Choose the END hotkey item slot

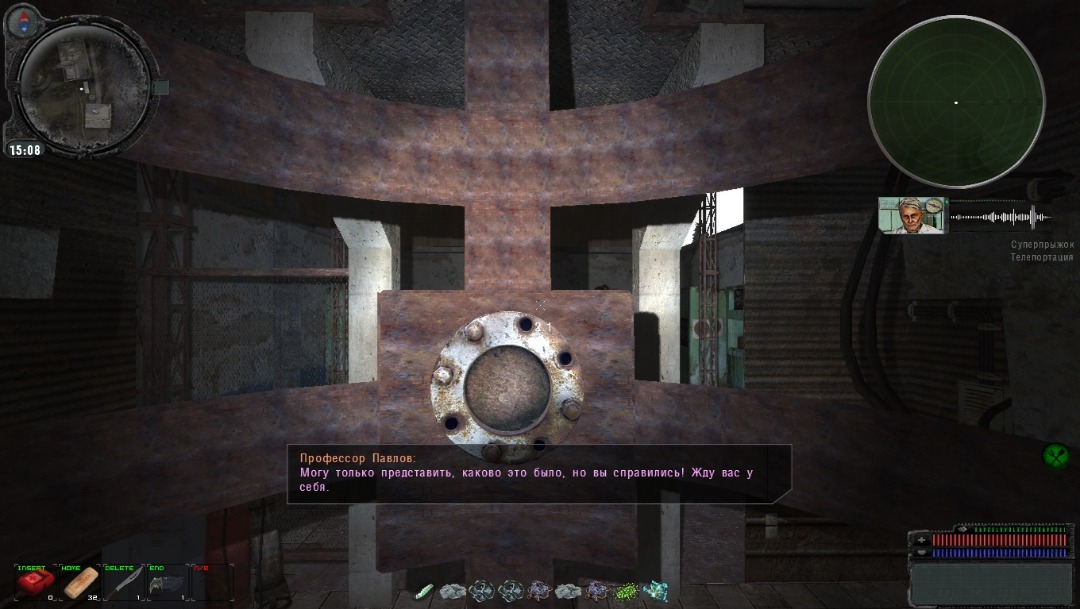(166, 582)
